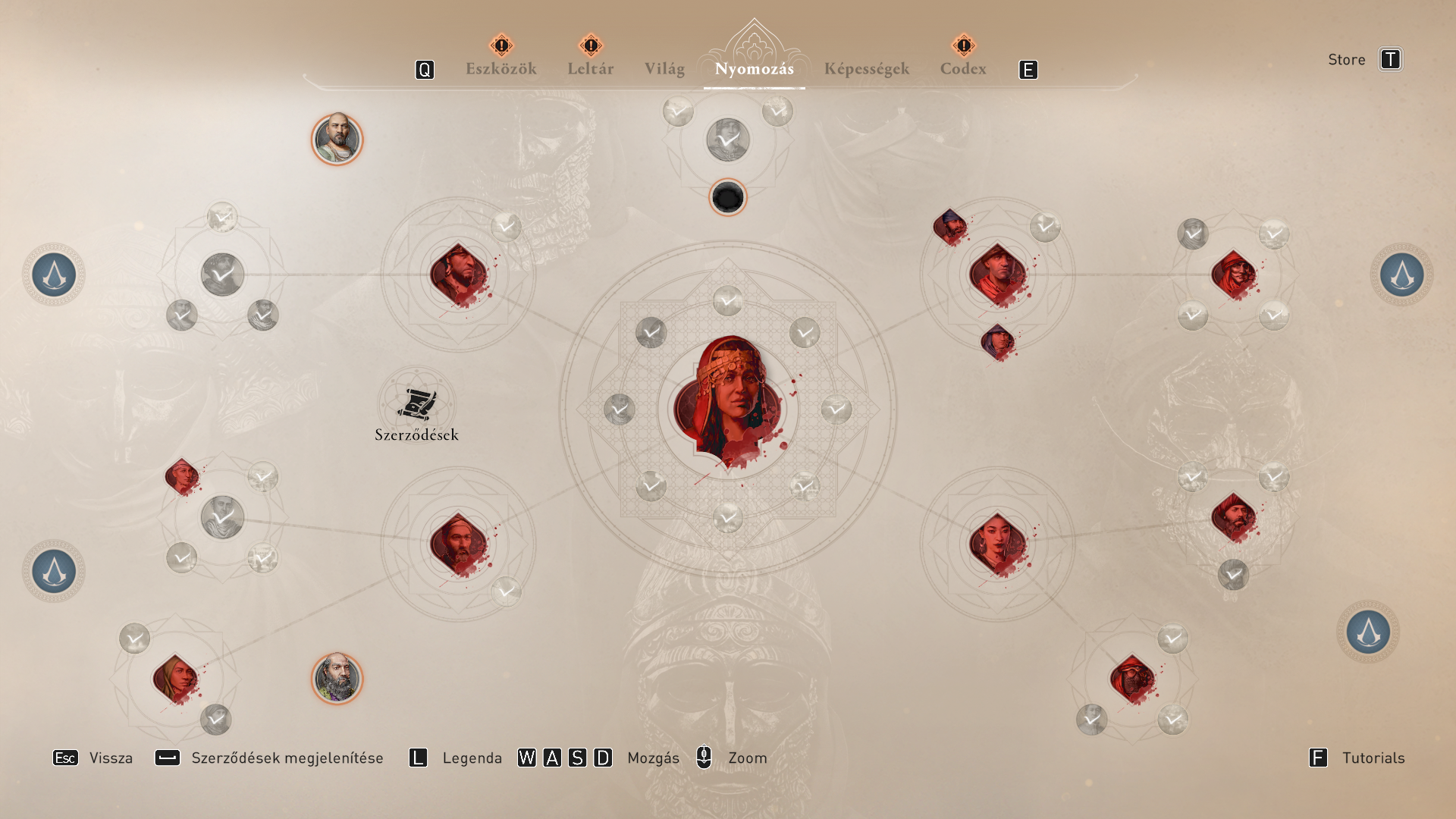Screen dimensions: 1456x819
Task: Switch to the Codex tab
Action: click(963, 68)
